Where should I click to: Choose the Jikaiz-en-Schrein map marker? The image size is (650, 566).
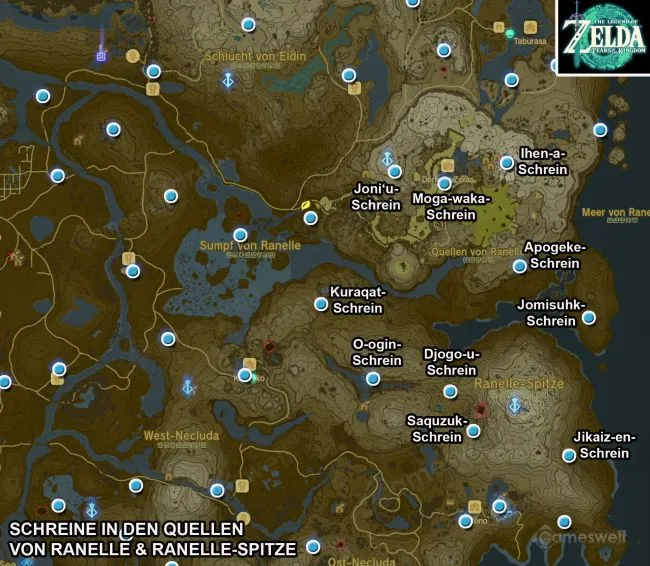click(569, 455)
